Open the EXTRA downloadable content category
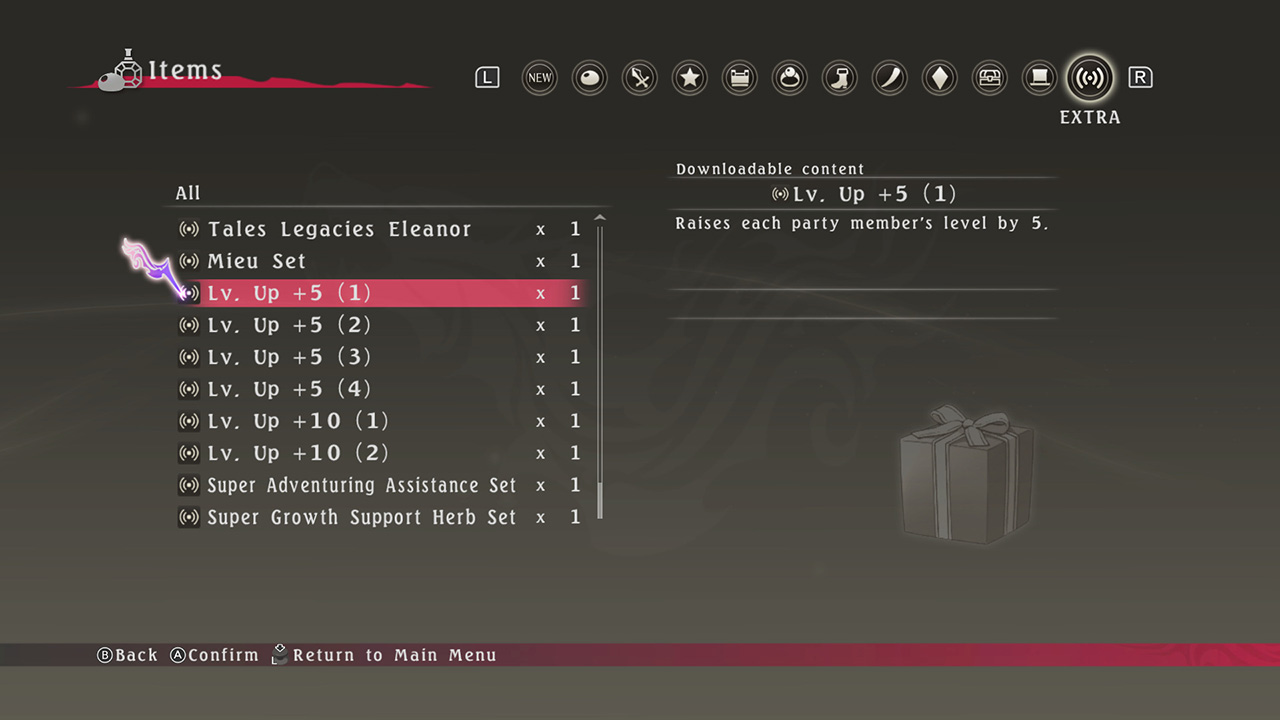Screen dimensions: 1280x720 (x=1089, y=77)
